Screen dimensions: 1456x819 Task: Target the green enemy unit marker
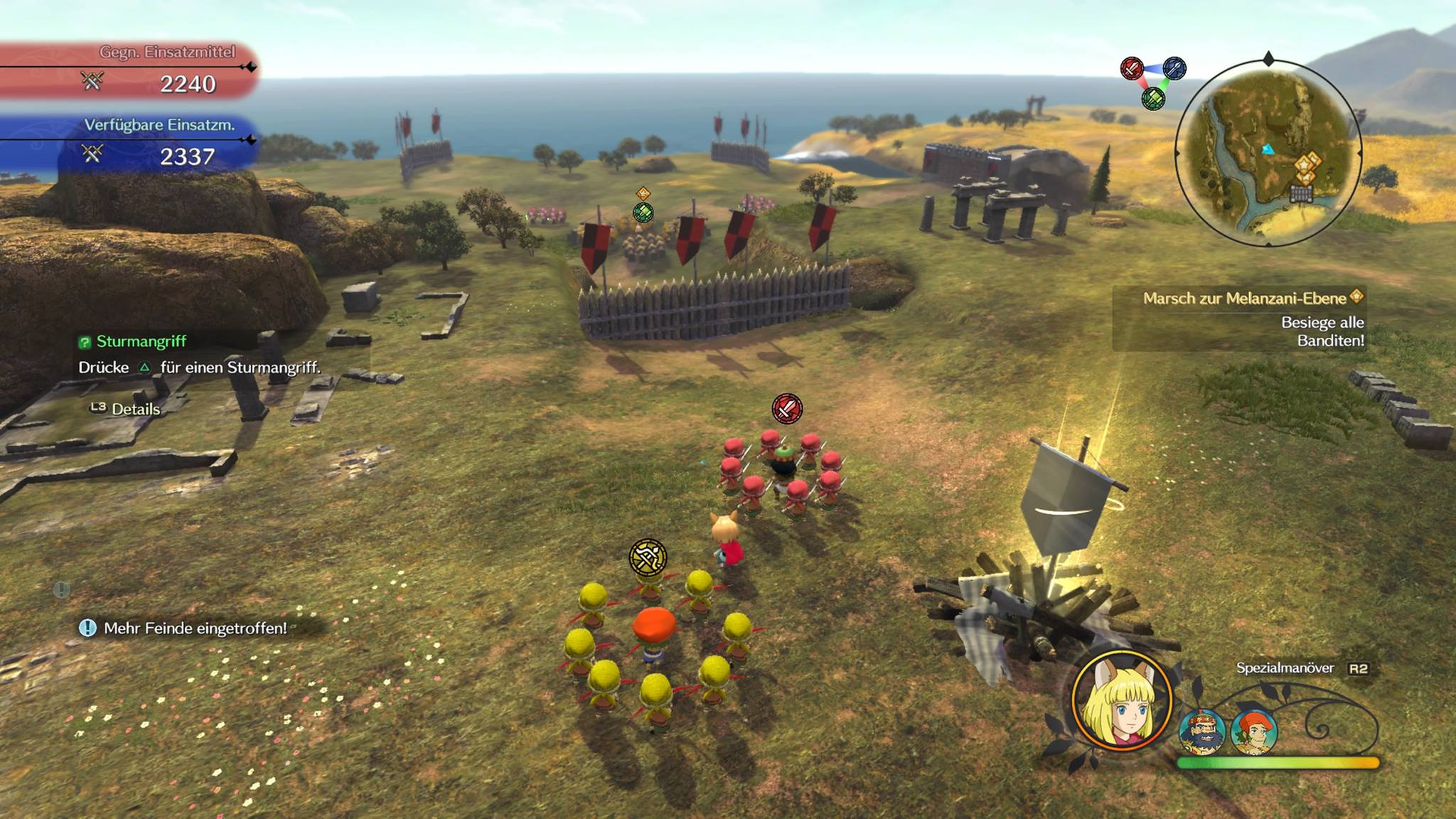coord(643,212)
